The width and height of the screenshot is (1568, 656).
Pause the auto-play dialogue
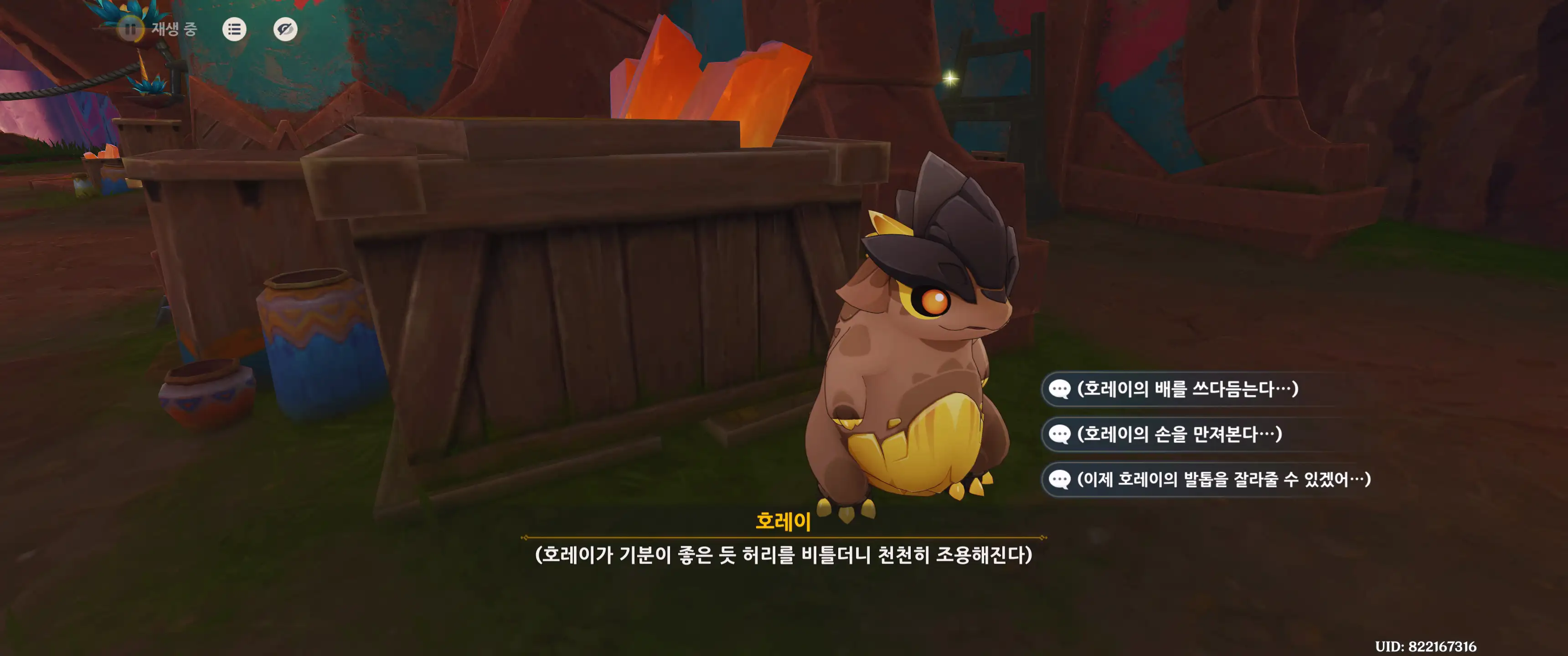130,29
